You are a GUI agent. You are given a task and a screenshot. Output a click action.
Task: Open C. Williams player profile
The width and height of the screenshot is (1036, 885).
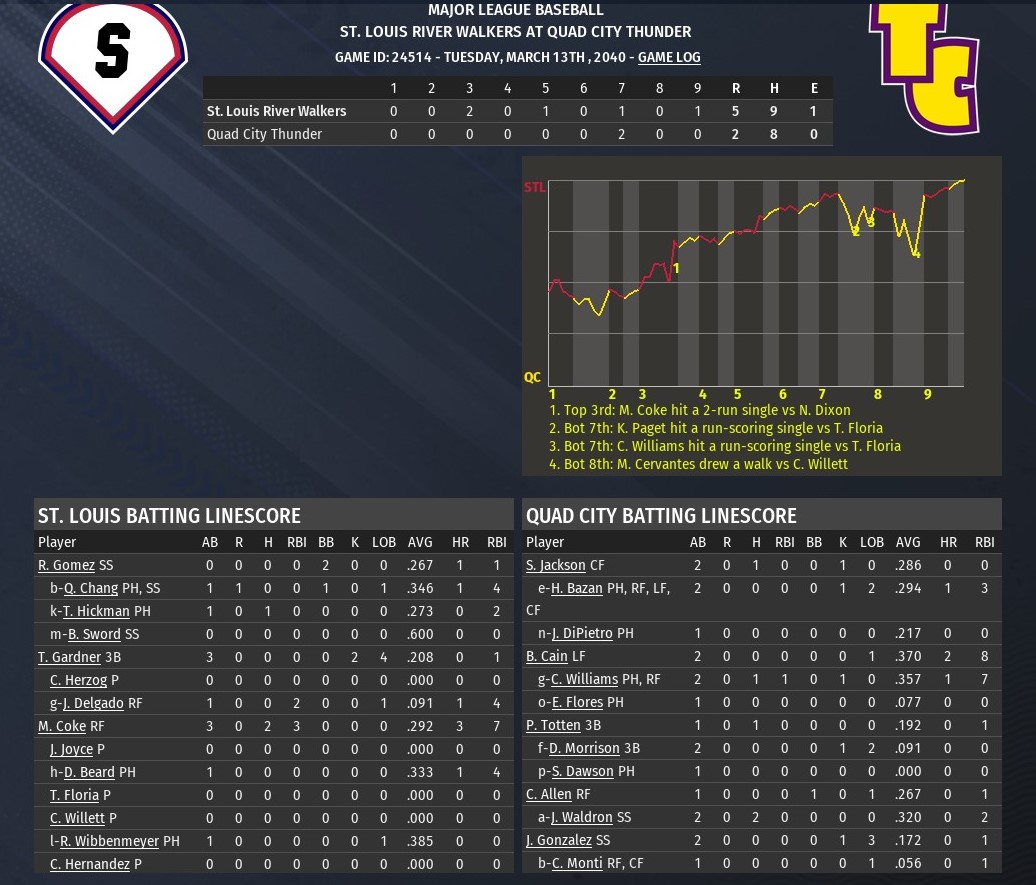coord(584,680)
